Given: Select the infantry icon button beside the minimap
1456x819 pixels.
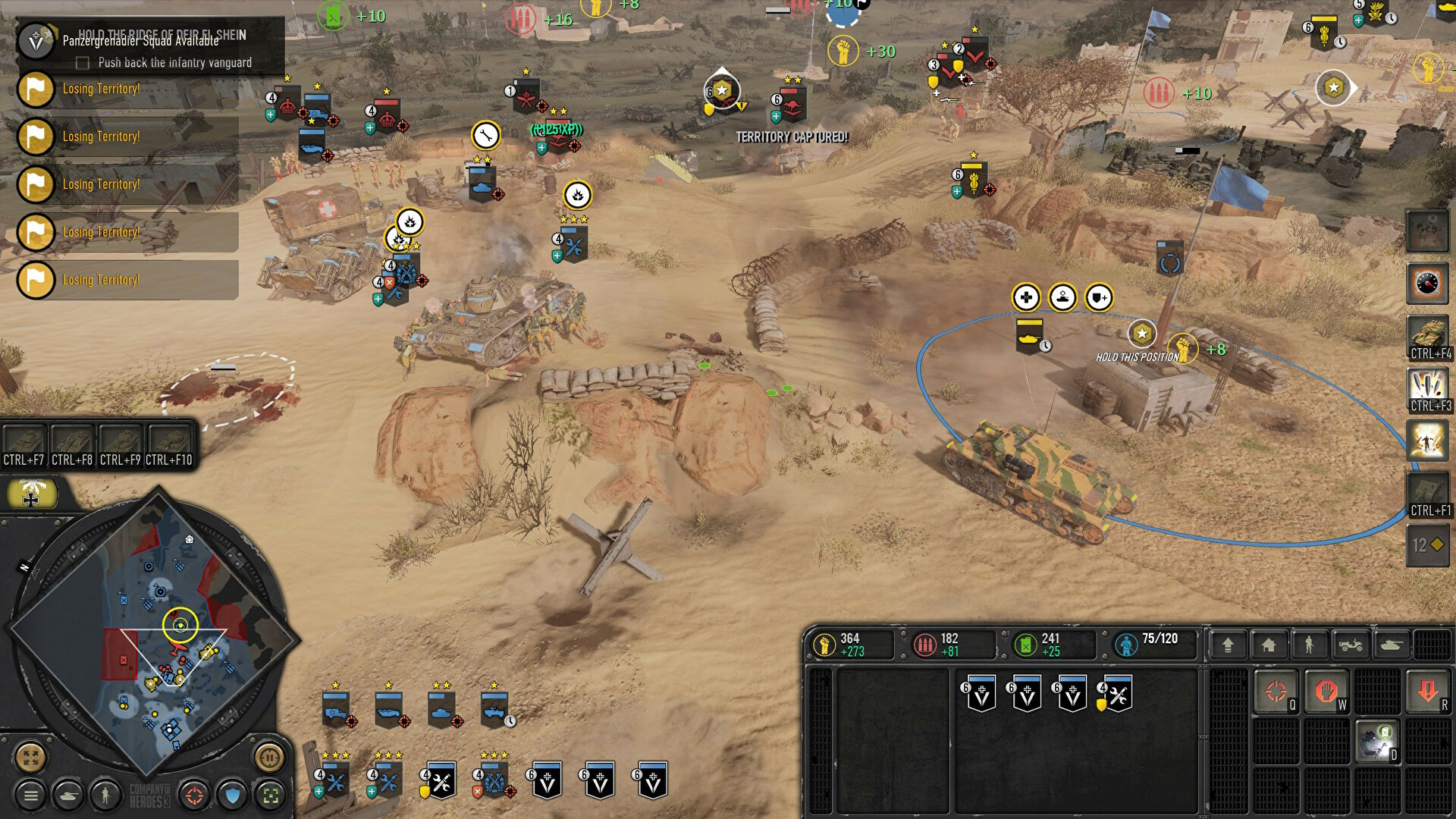Looking at the screenshot, I should [x=105, y=795].
